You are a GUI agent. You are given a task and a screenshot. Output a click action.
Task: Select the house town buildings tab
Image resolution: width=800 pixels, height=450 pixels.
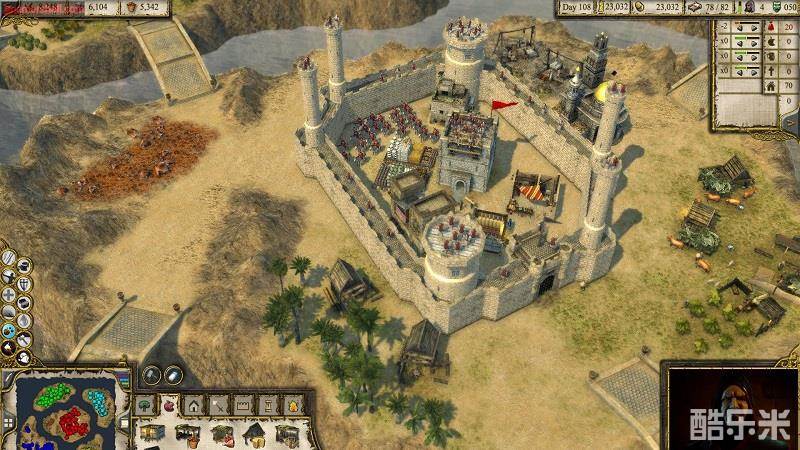194,405
